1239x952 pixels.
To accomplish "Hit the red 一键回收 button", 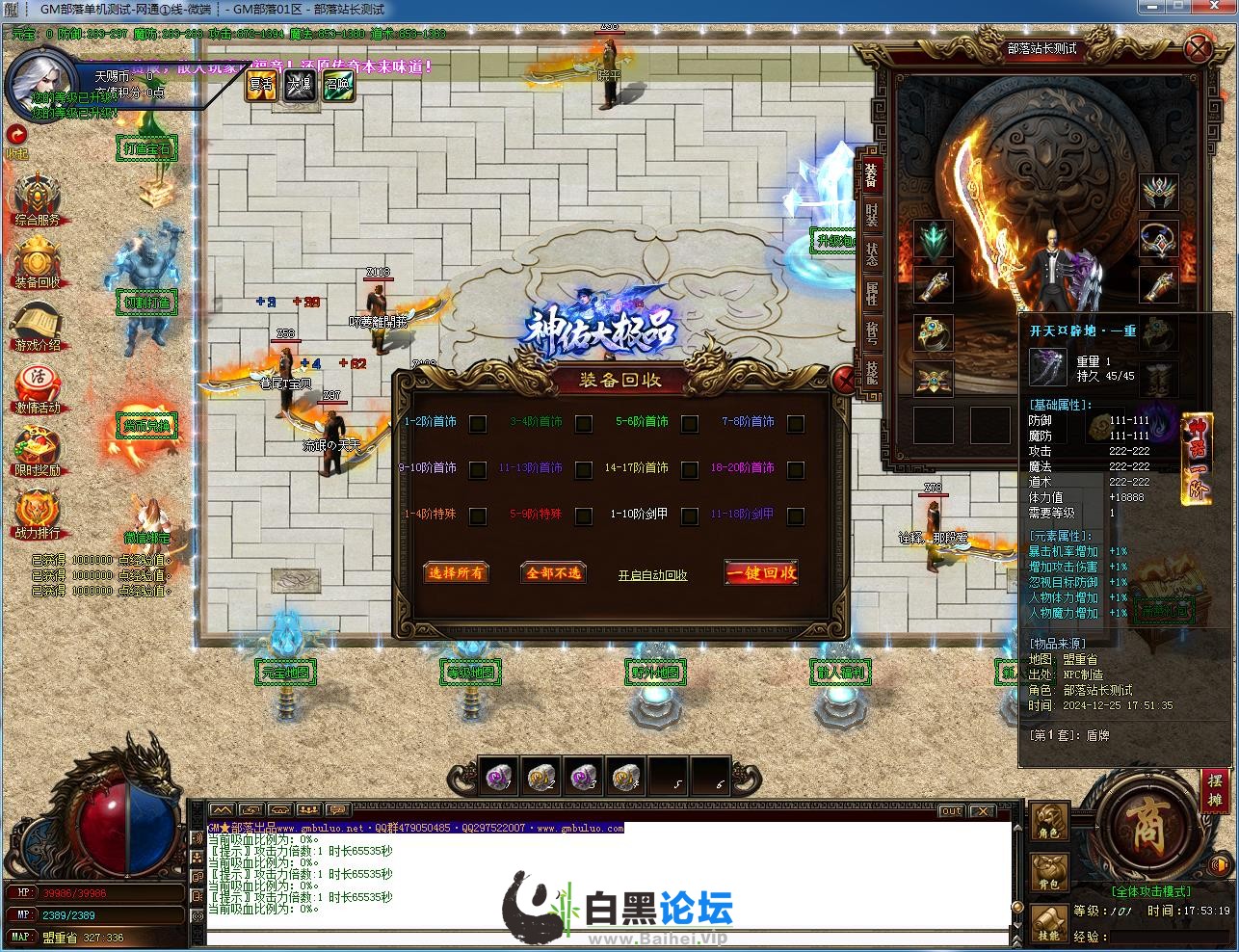I will pyautogui.click(x=761, y=572).
